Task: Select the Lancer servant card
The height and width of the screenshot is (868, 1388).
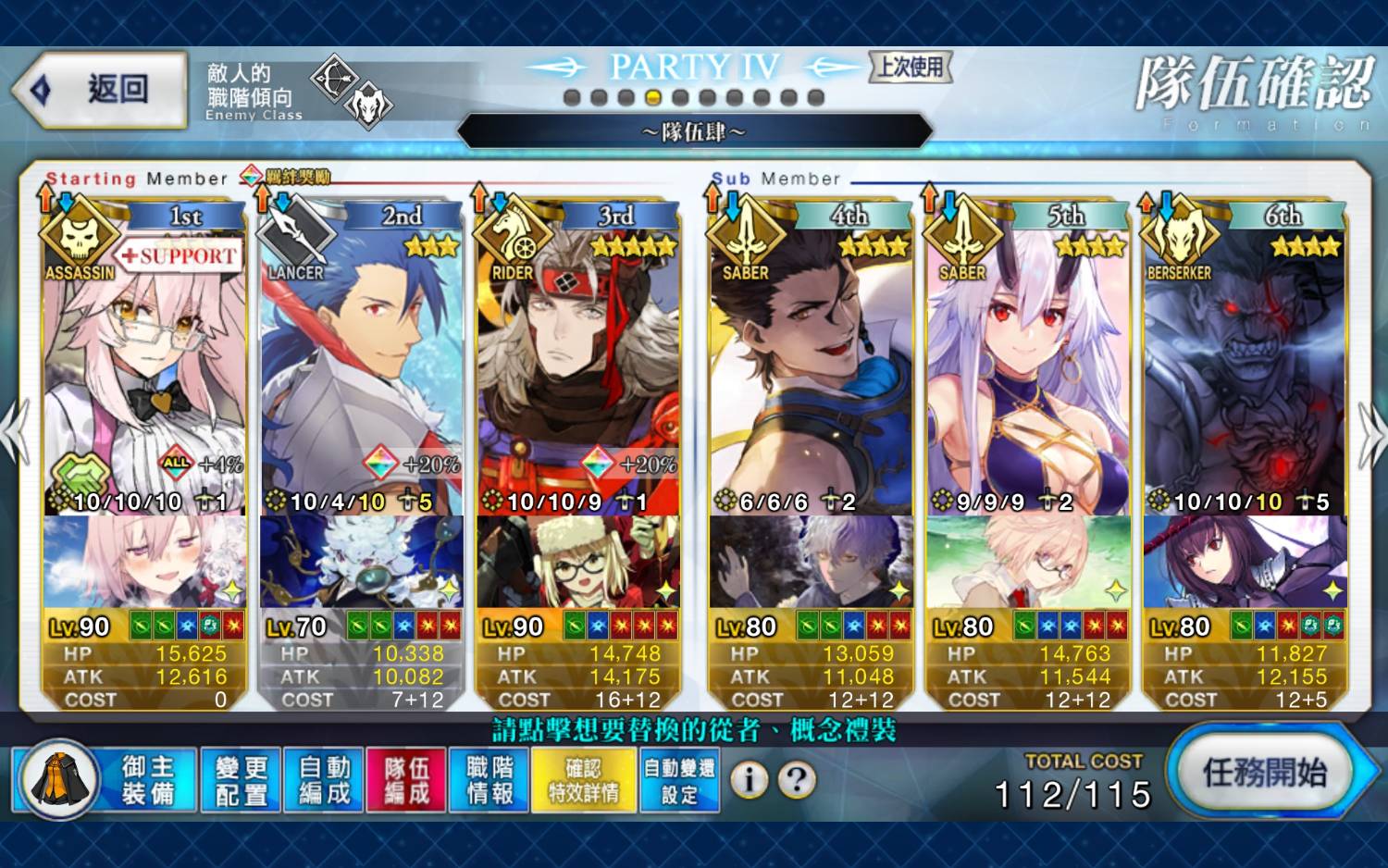Action: (x=362, y=370)
